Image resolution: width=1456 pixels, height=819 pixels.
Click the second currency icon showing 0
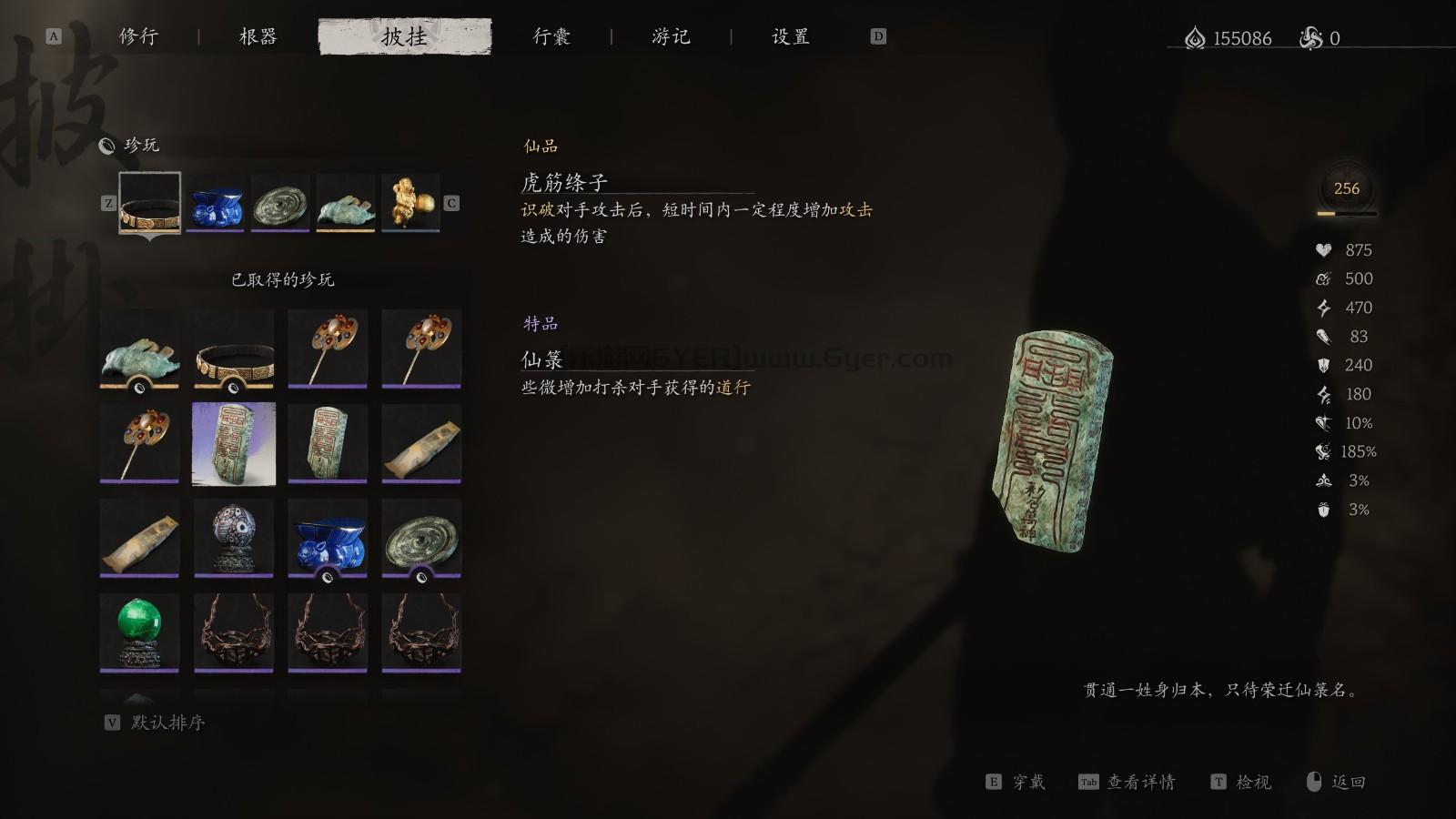tap(1310, 38)
